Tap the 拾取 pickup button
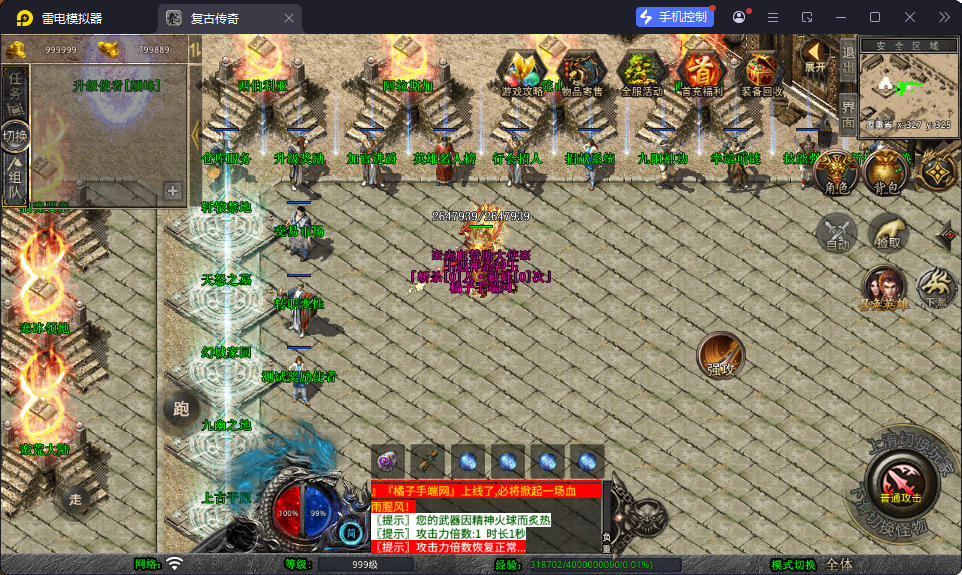The image size is (962, 575). (x=887, y=233)
